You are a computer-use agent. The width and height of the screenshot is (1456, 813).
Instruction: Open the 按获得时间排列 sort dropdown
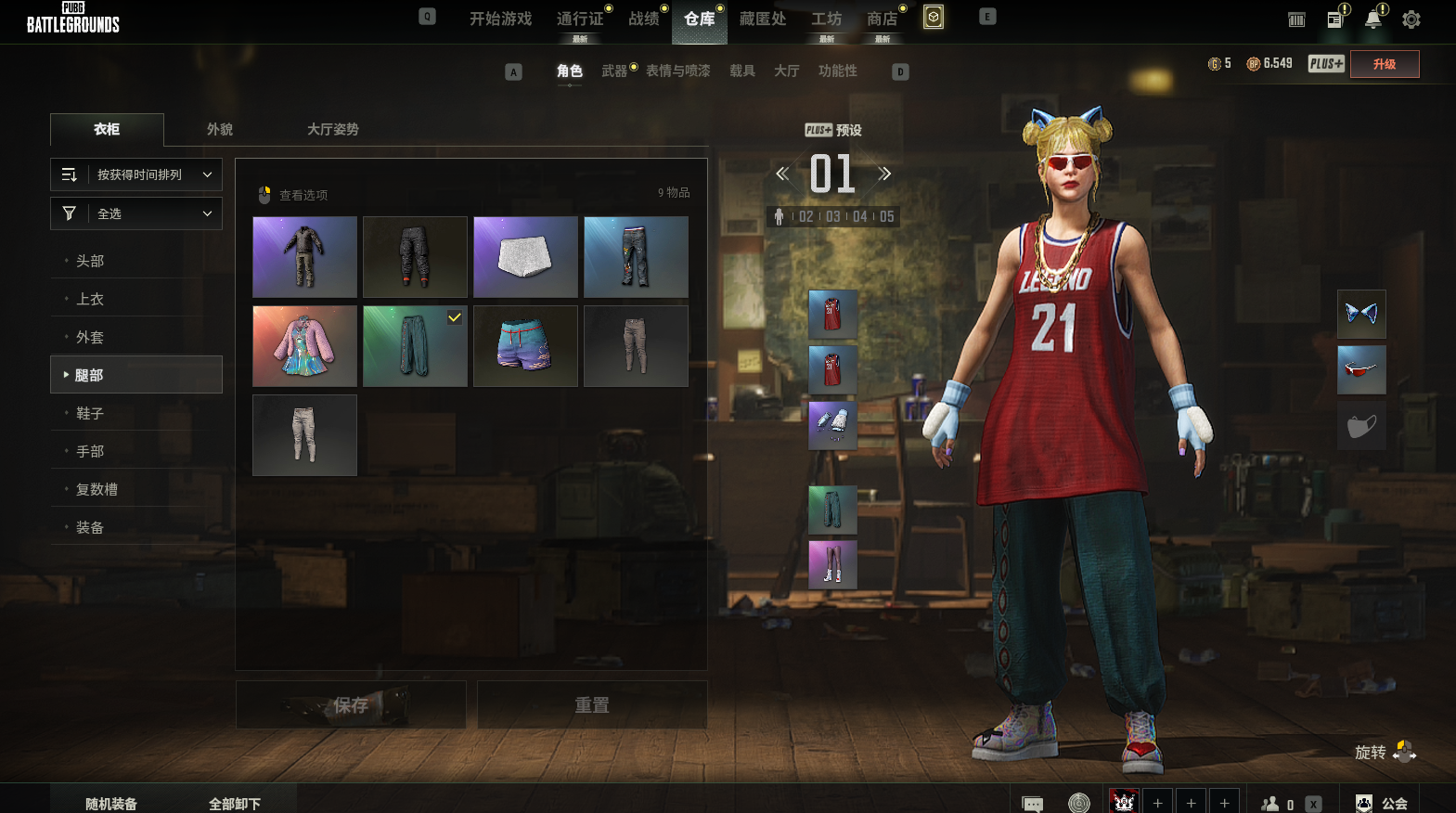click(x=136, y=174)
